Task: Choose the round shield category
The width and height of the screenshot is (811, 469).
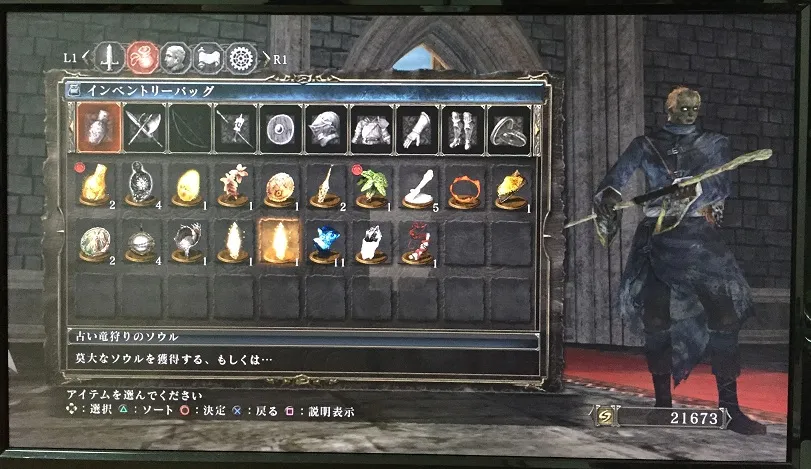Action: [277, 128]
